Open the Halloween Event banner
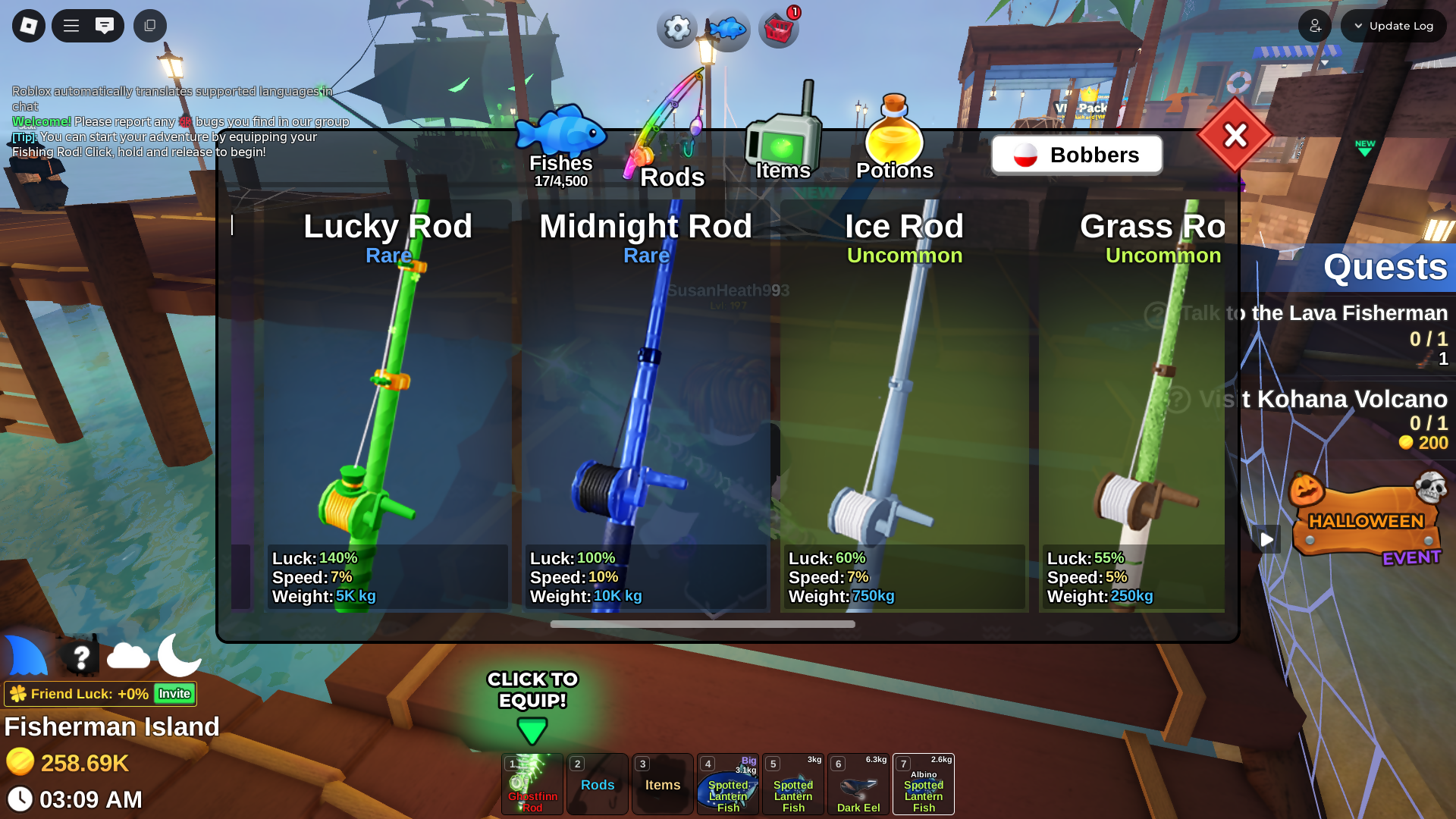This screenshot has width=1456, height=819. point(1367,520)
